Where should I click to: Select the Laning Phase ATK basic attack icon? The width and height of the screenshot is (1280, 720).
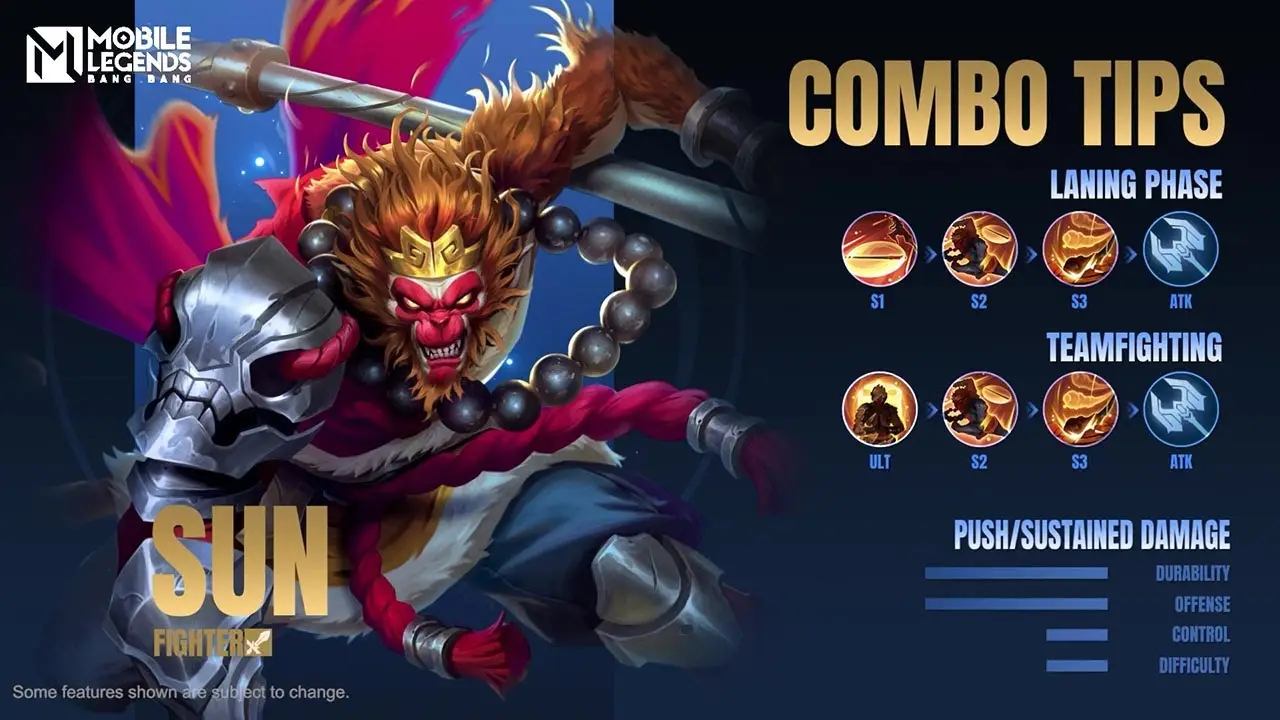[x=1180, y=249]
